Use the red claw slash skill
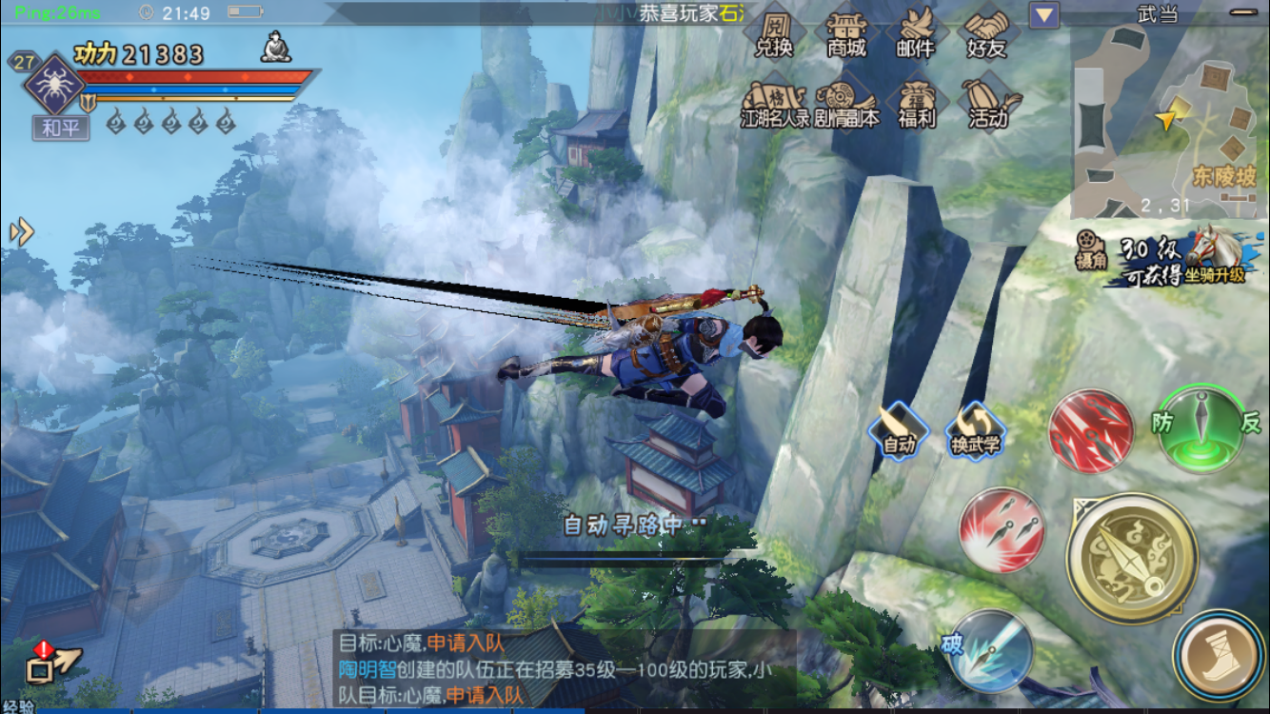The image size is (1270, 714). point(1090,431)
